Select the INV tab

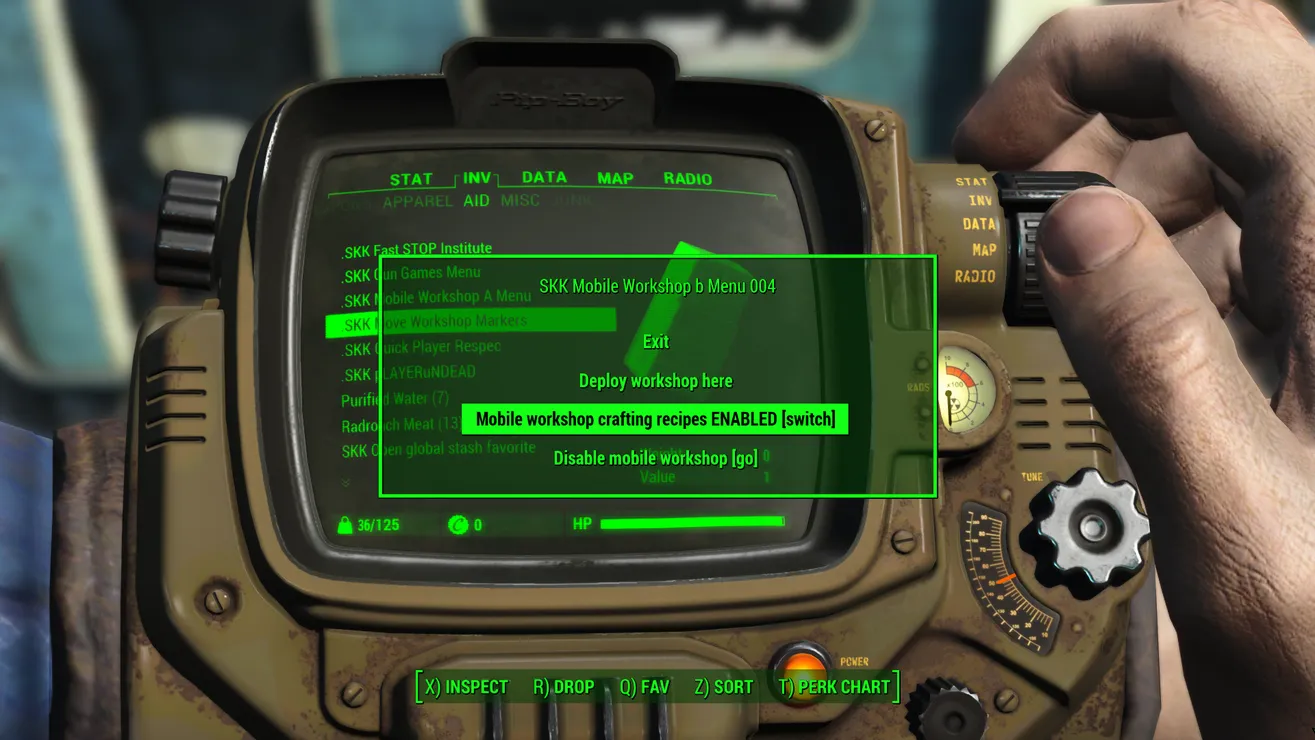pos(477,178)
